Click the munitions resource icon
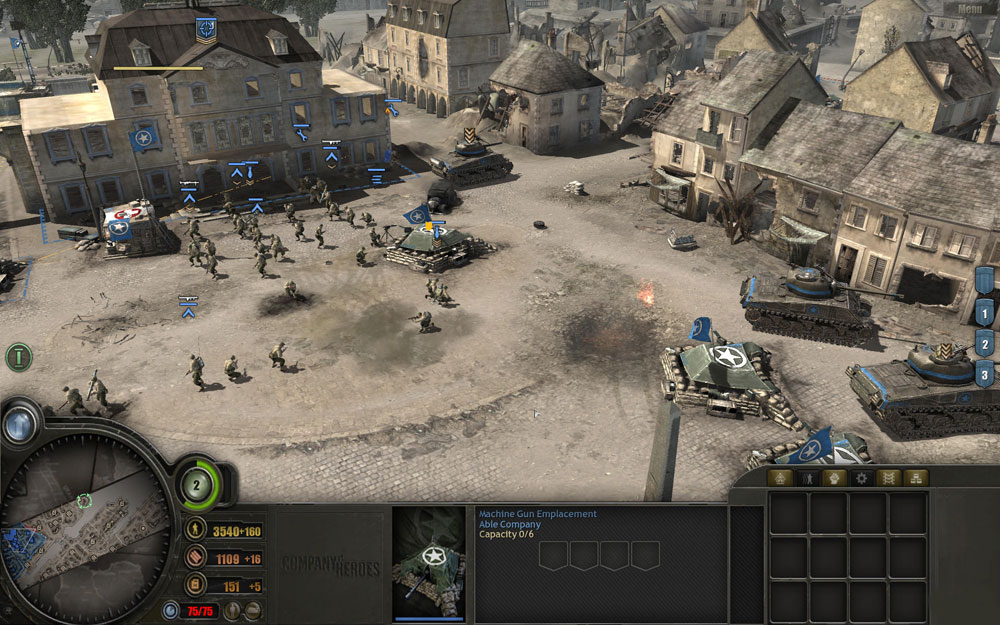 (197, 559)
